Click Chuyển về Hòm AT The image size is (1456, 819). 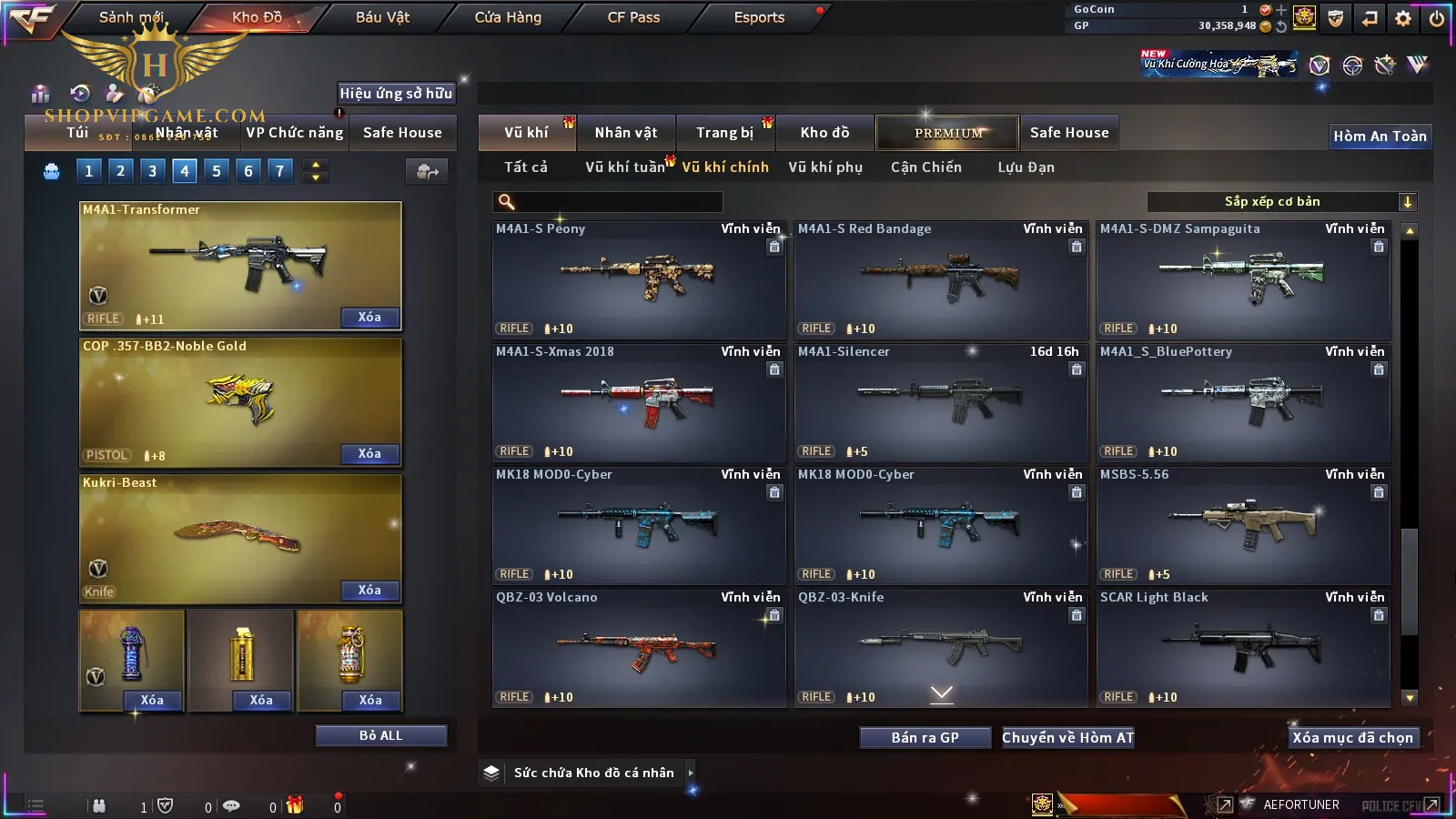tap(1068, 738)
